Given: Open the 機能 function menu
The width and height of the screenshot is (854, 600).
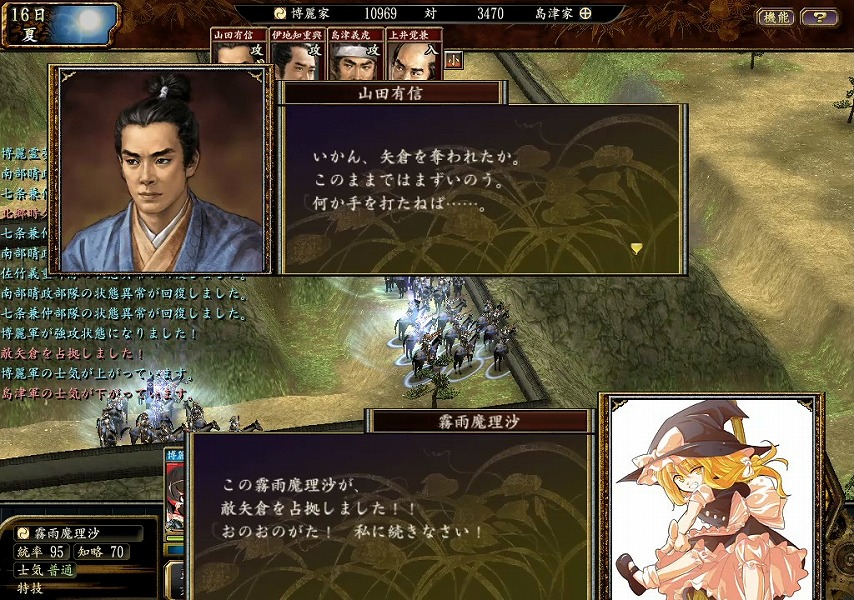Looking at the screenshot, I should point(776,17).
